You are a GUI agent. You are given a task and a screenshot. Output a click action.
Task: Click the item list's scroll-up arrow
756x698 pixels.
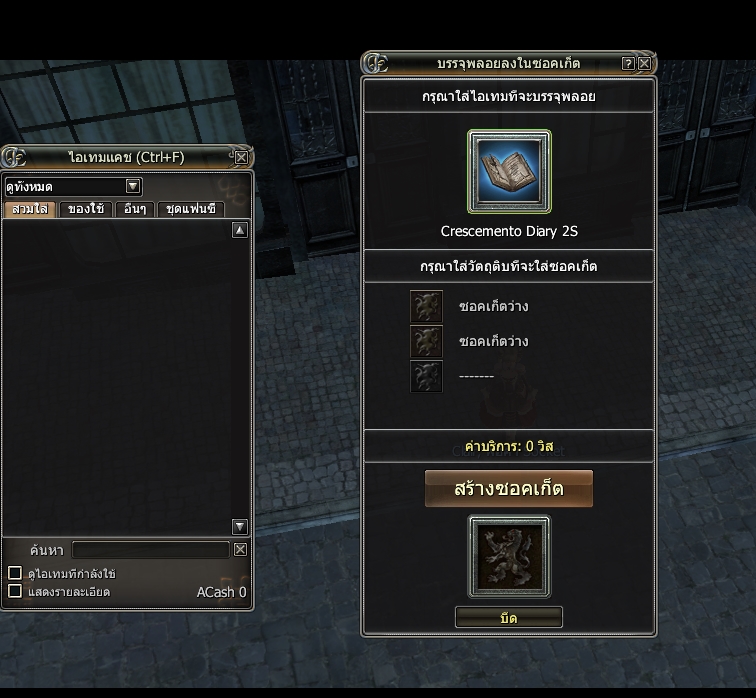click(x=239, y=230)
